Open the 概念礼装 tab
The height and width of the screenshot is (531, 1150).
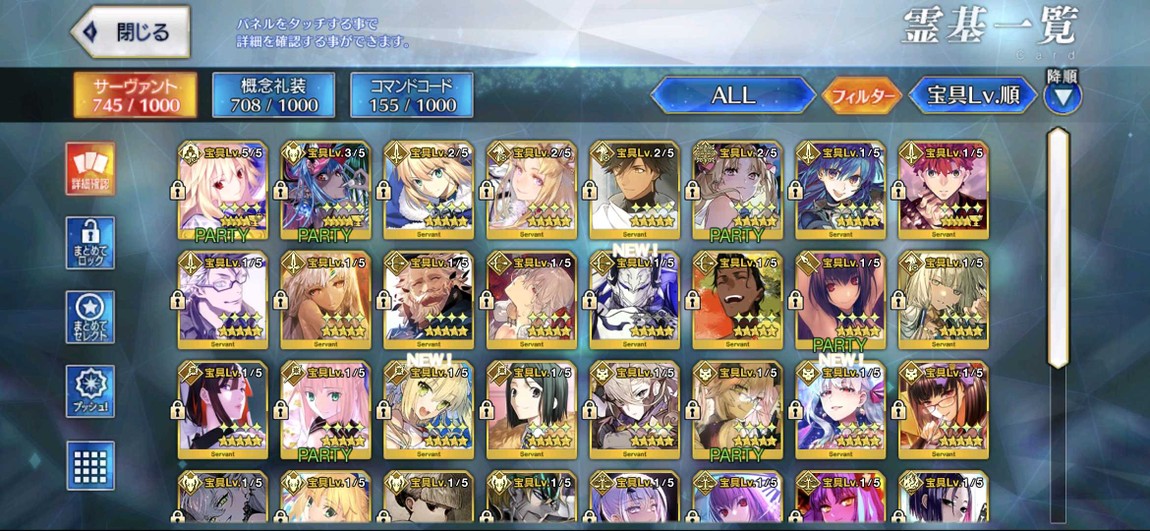273,94
